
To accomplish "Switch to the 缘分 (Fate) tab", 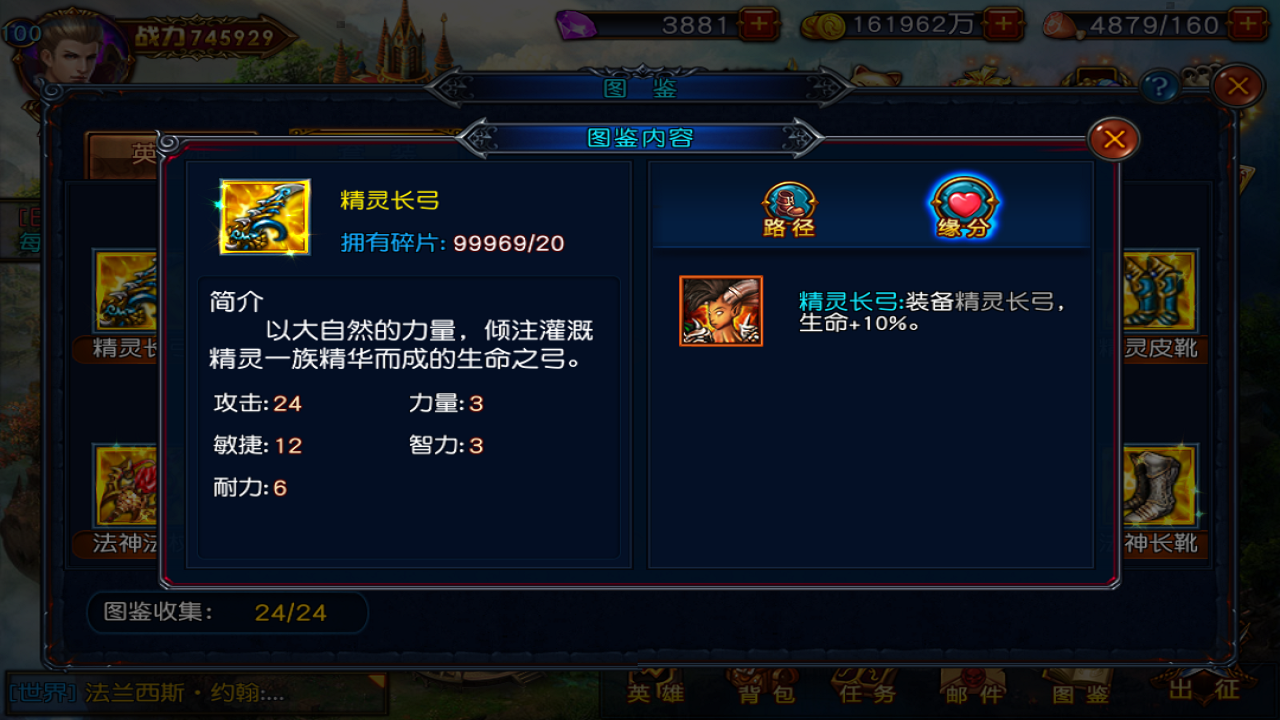I will click(x=962, y=207).
